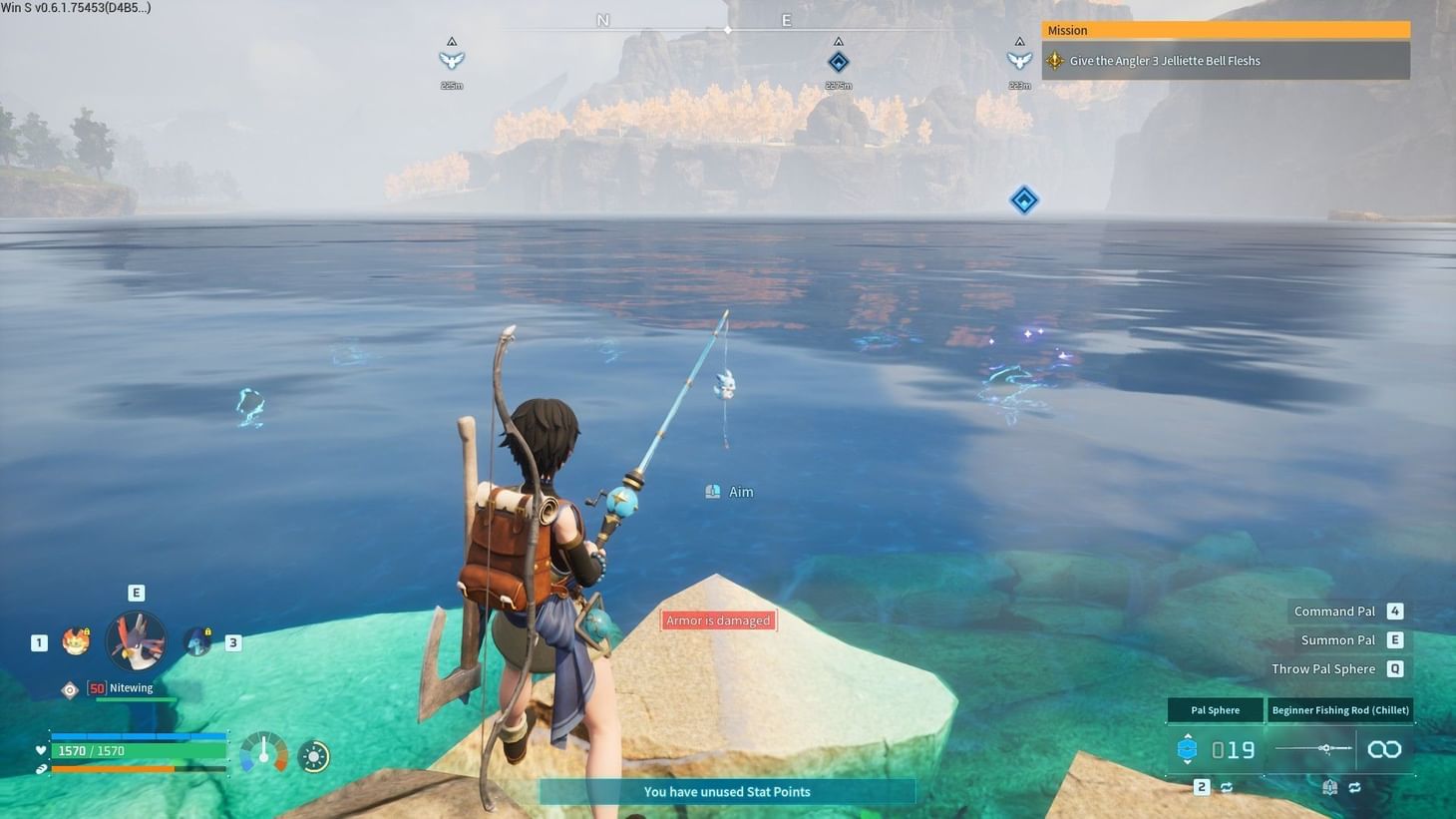Click the Armor is damaged warning label
This screenshot has height=819, width=1456.
point(718,619)
